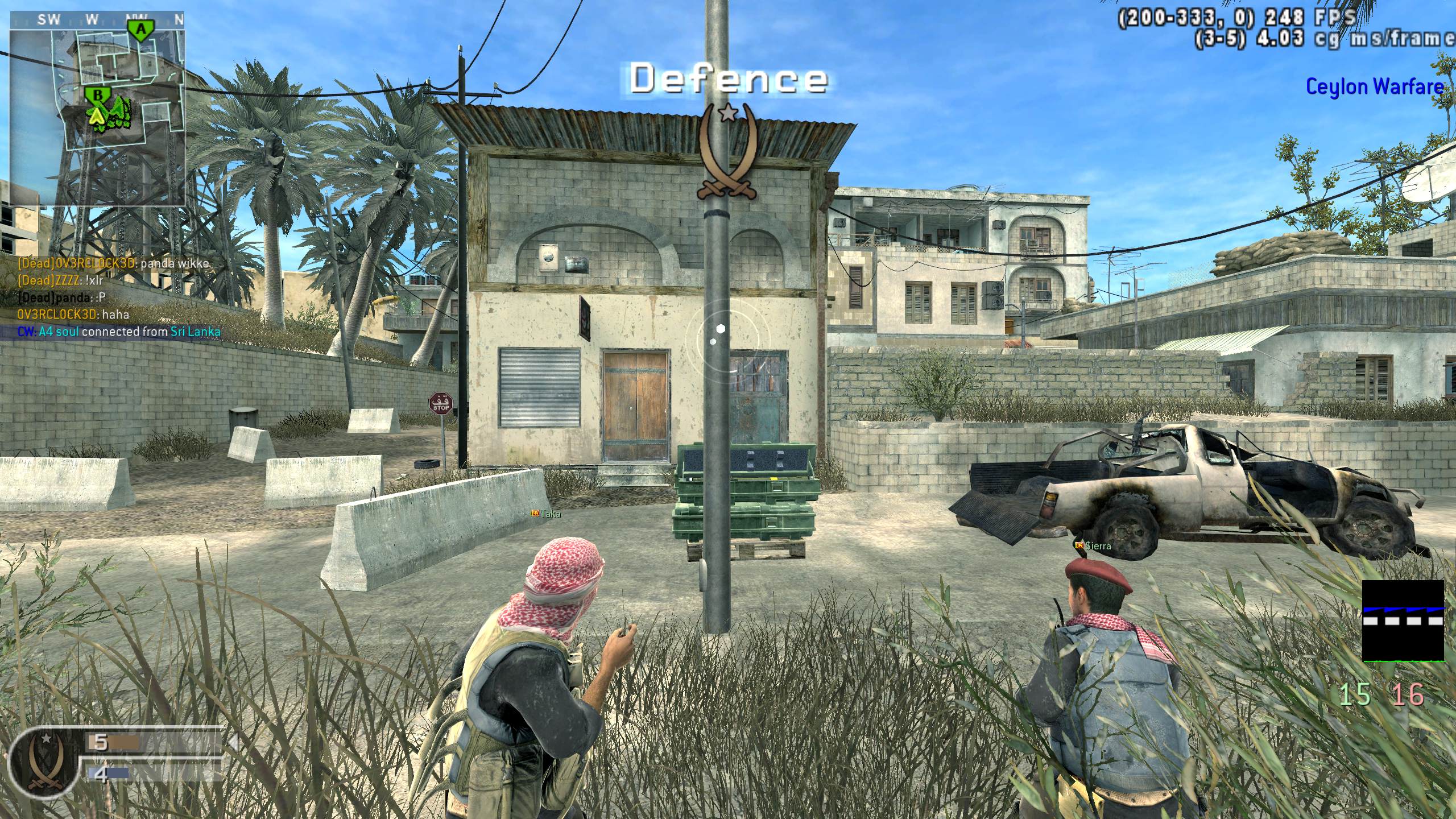1456x819 pixels.
Task: Click the black lagometer graph
Action: (1403, 620)
